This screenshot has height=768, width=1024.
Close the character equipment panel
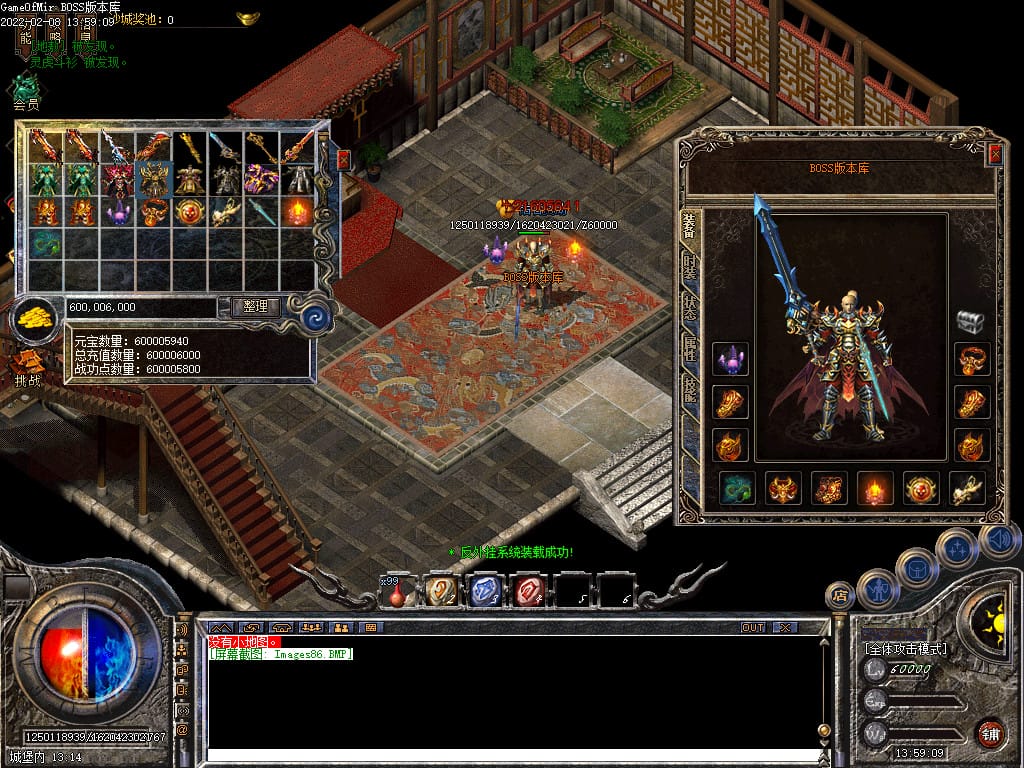(x=994, y=154)
